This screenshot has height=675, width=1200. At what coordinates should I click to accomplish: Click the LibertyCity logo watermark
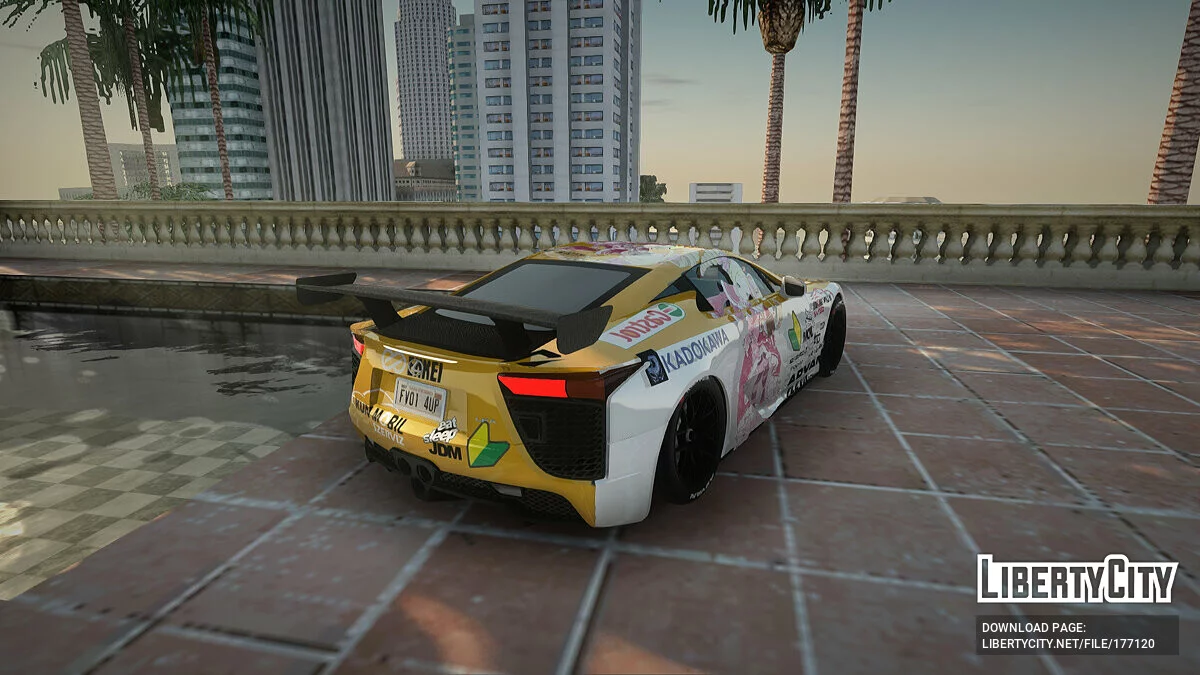tap(1077, 579)
